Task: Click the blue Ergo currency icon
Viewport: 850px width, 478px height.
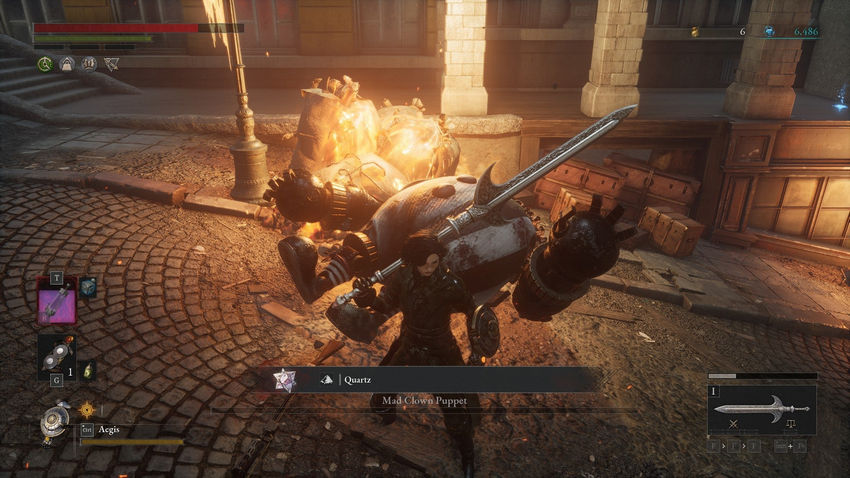Action: [769, 32]
